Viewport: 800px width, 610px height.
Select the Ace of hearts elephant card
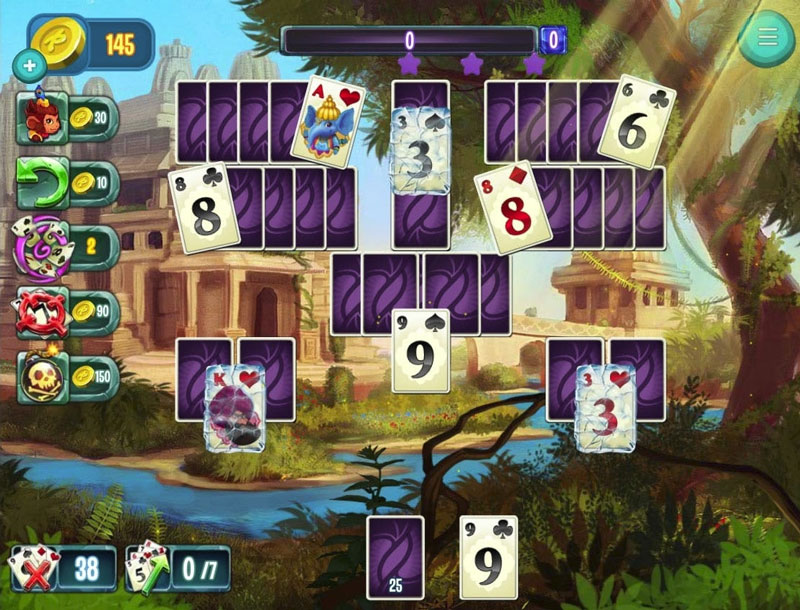click(327, 121)
